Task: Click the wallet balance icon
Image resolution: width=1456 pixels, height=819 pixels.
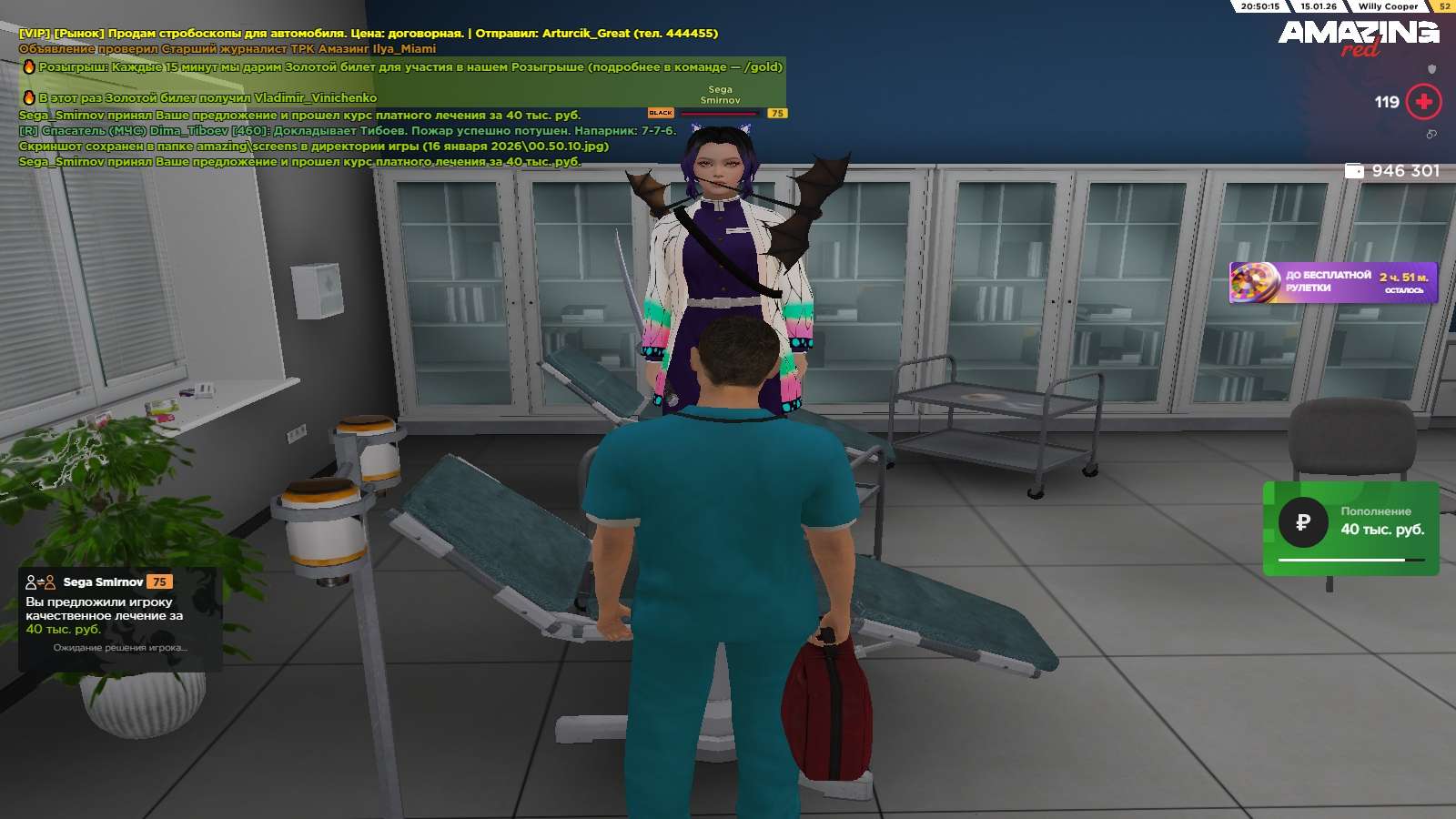Action: [1354, 171]
